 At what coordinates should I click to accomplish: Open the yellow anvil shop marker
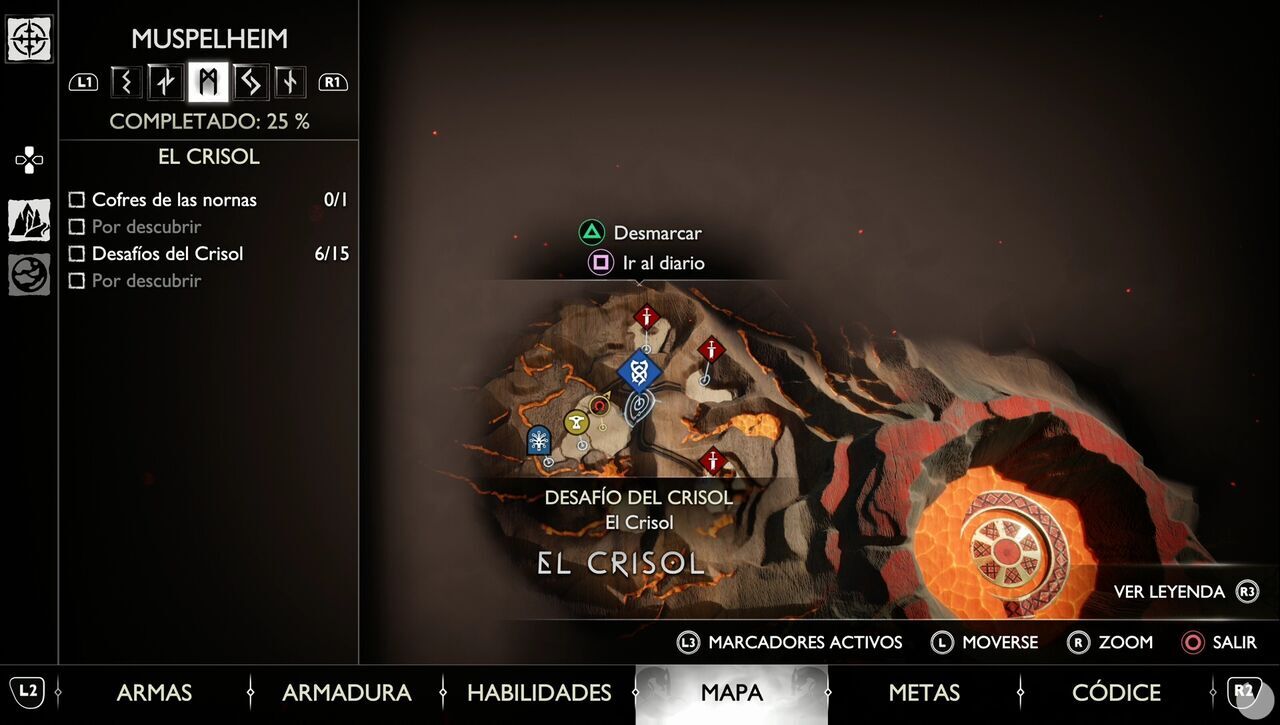point(575,422)
